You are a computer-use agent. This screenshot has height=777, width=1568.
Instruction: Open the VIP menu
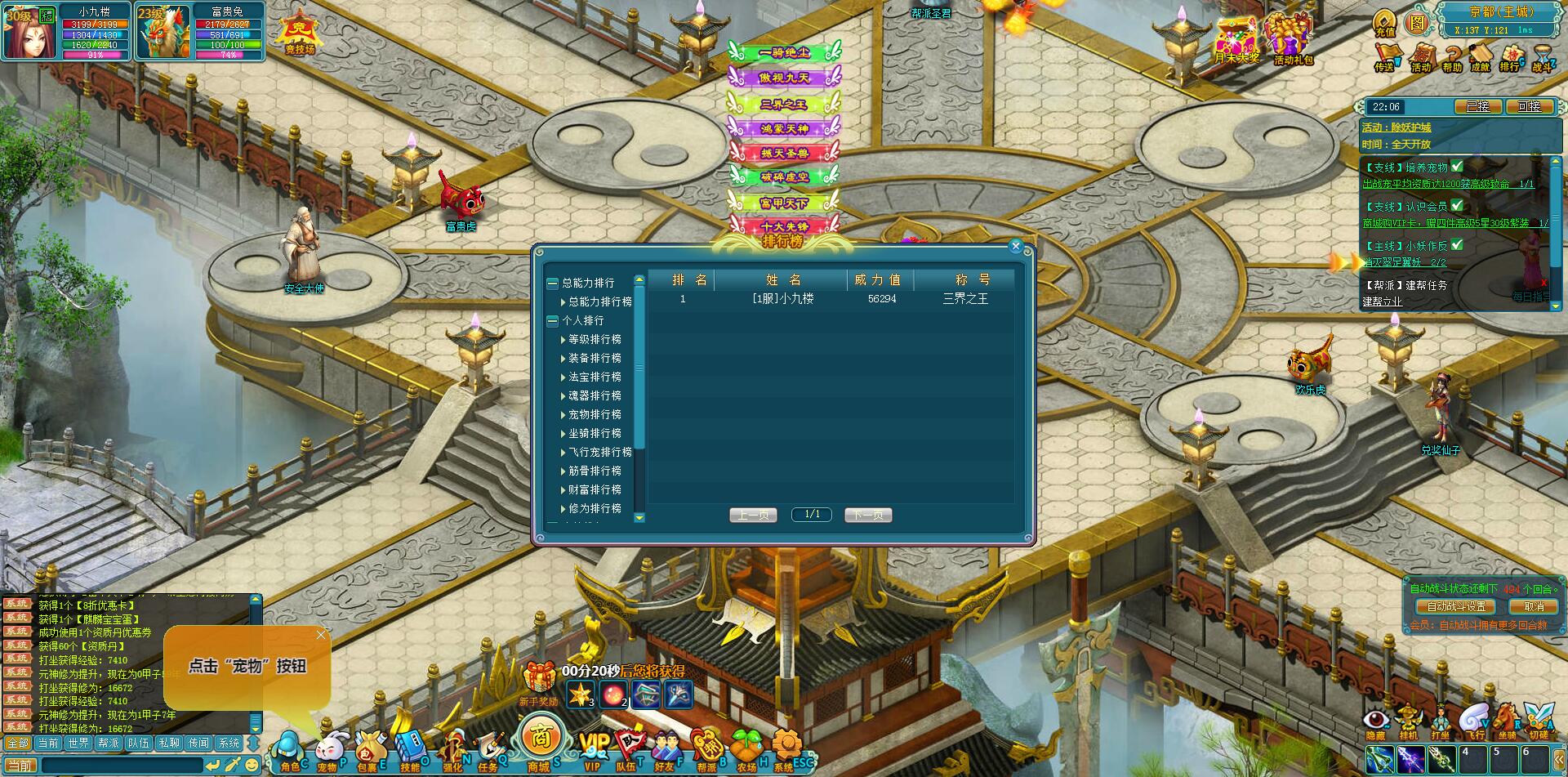594,748
